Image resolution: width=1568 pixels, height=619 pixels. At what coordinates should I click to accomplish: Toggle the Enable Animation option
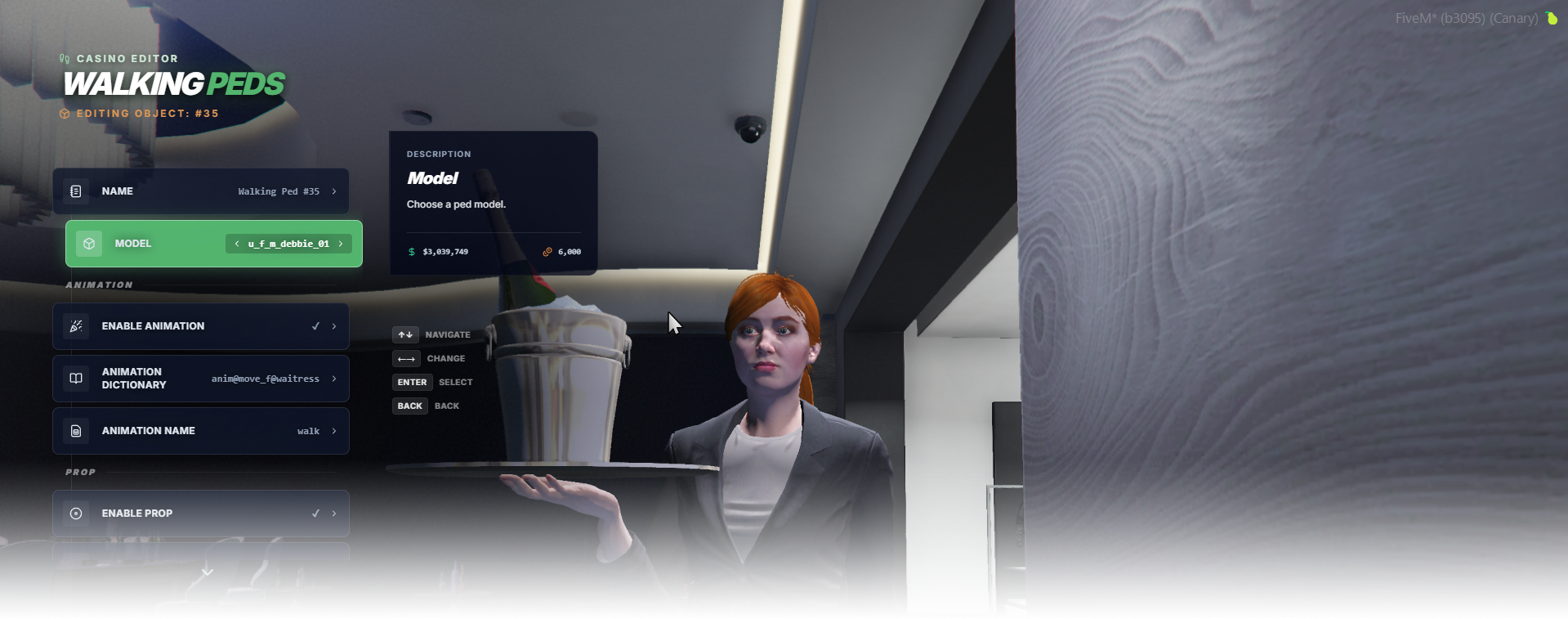tap(201, 326)
